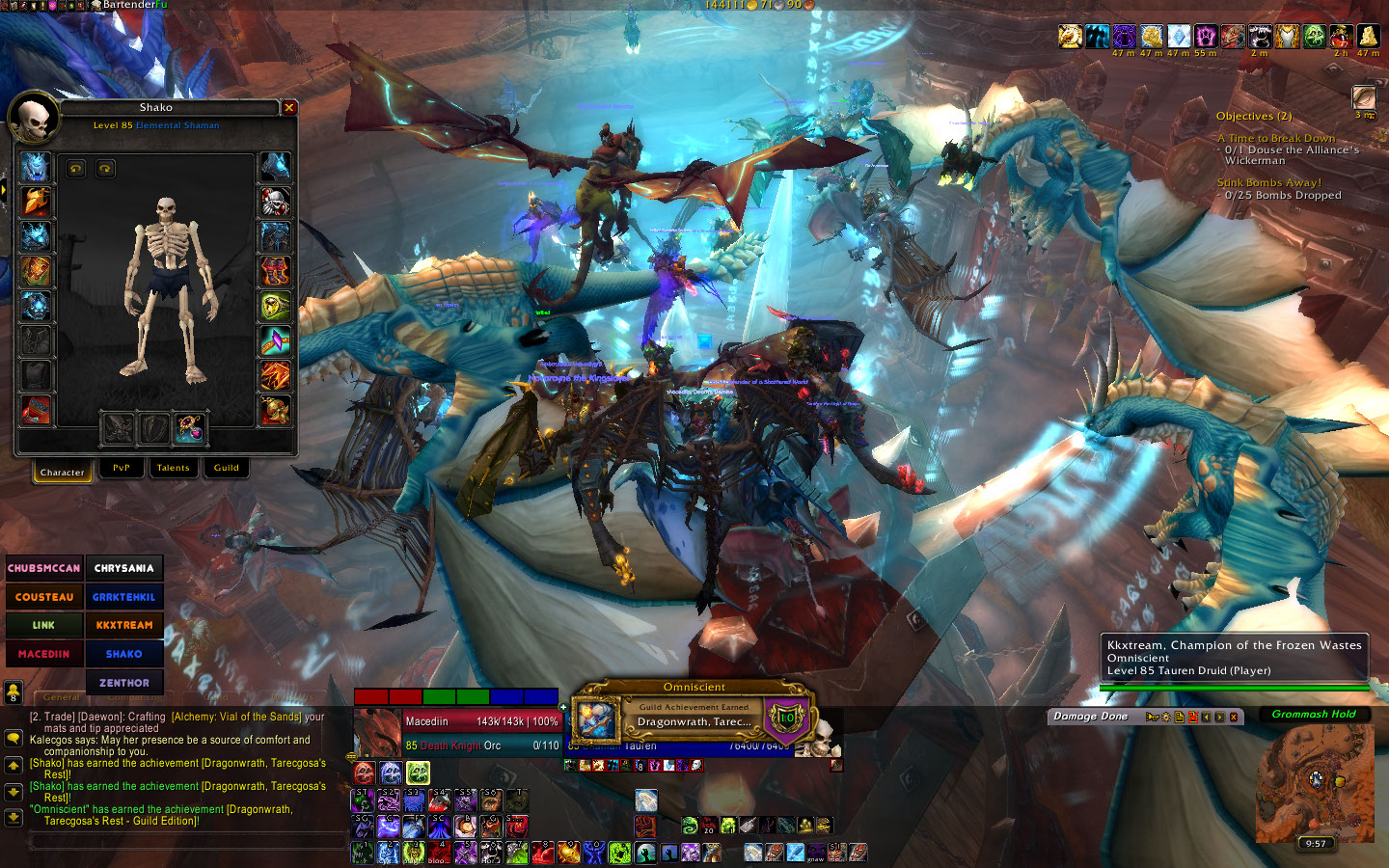Screen dimensions: 1389x868
Task: Open the Talents tab
Action: click(174, 468)
